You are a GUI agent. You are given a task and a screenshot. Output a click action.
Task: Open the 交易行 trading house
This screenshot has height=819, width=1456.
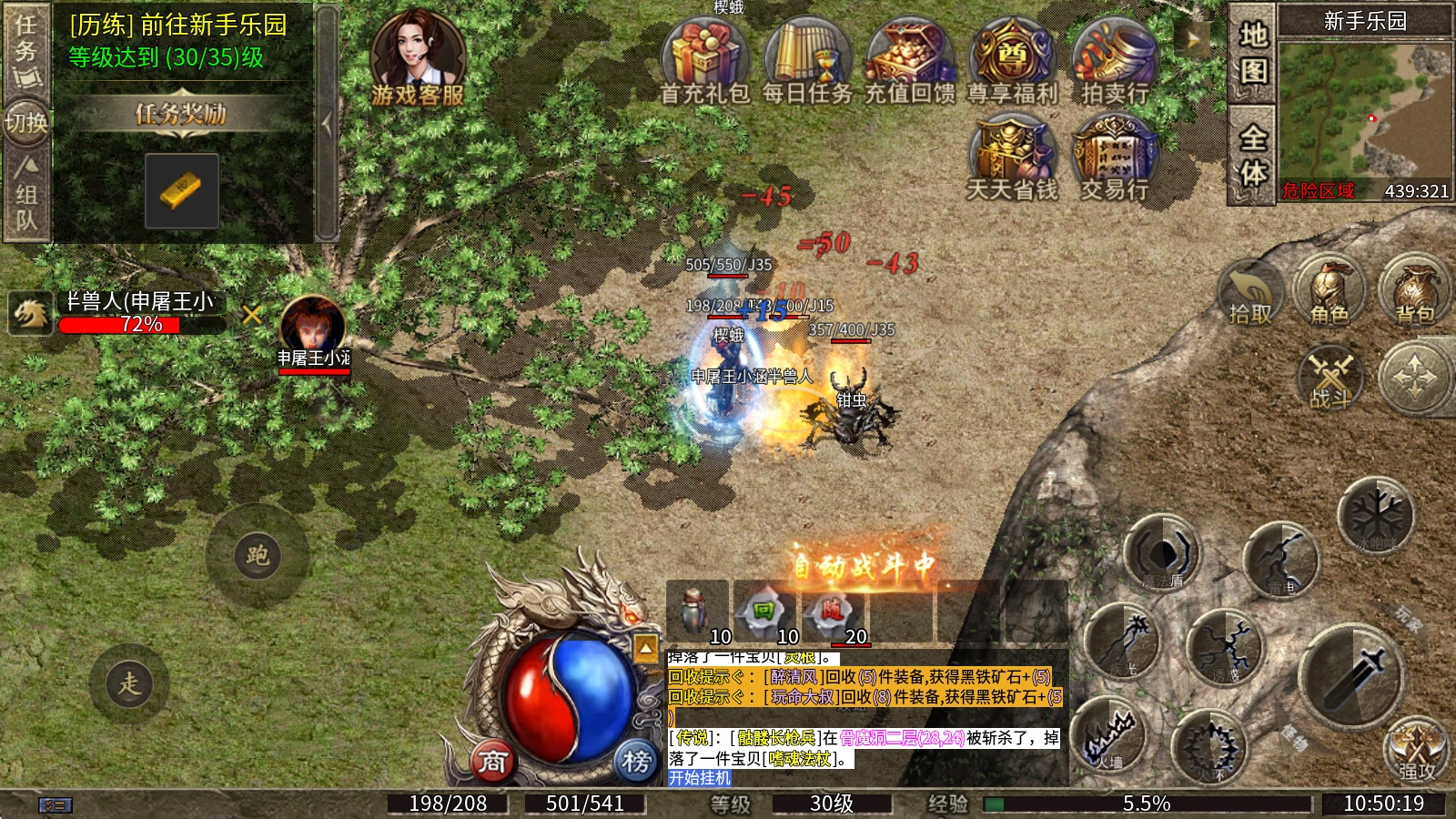pyautogui.click(x=1114, y=157)
